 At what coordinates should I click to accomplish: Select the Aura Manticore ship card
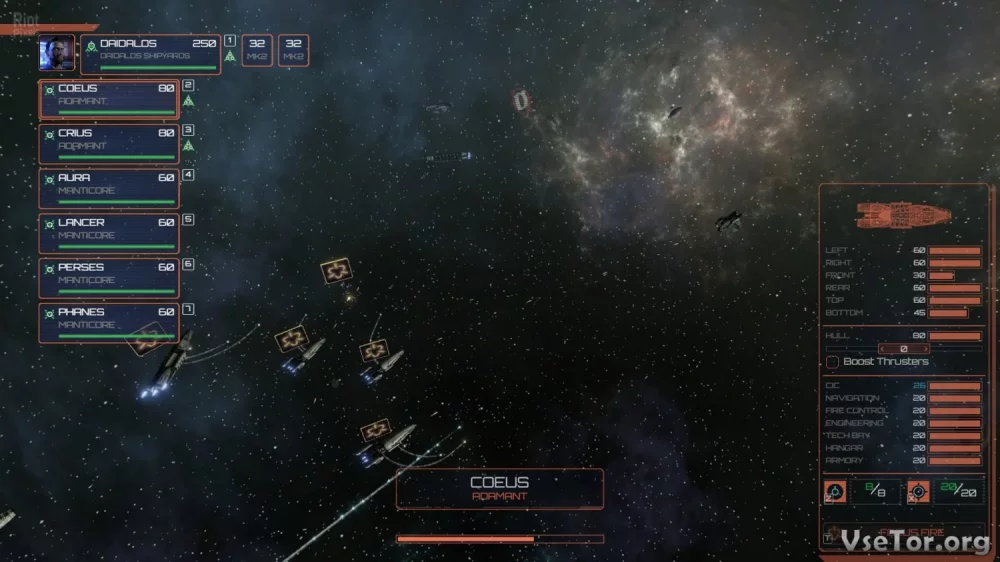point(109,189)
